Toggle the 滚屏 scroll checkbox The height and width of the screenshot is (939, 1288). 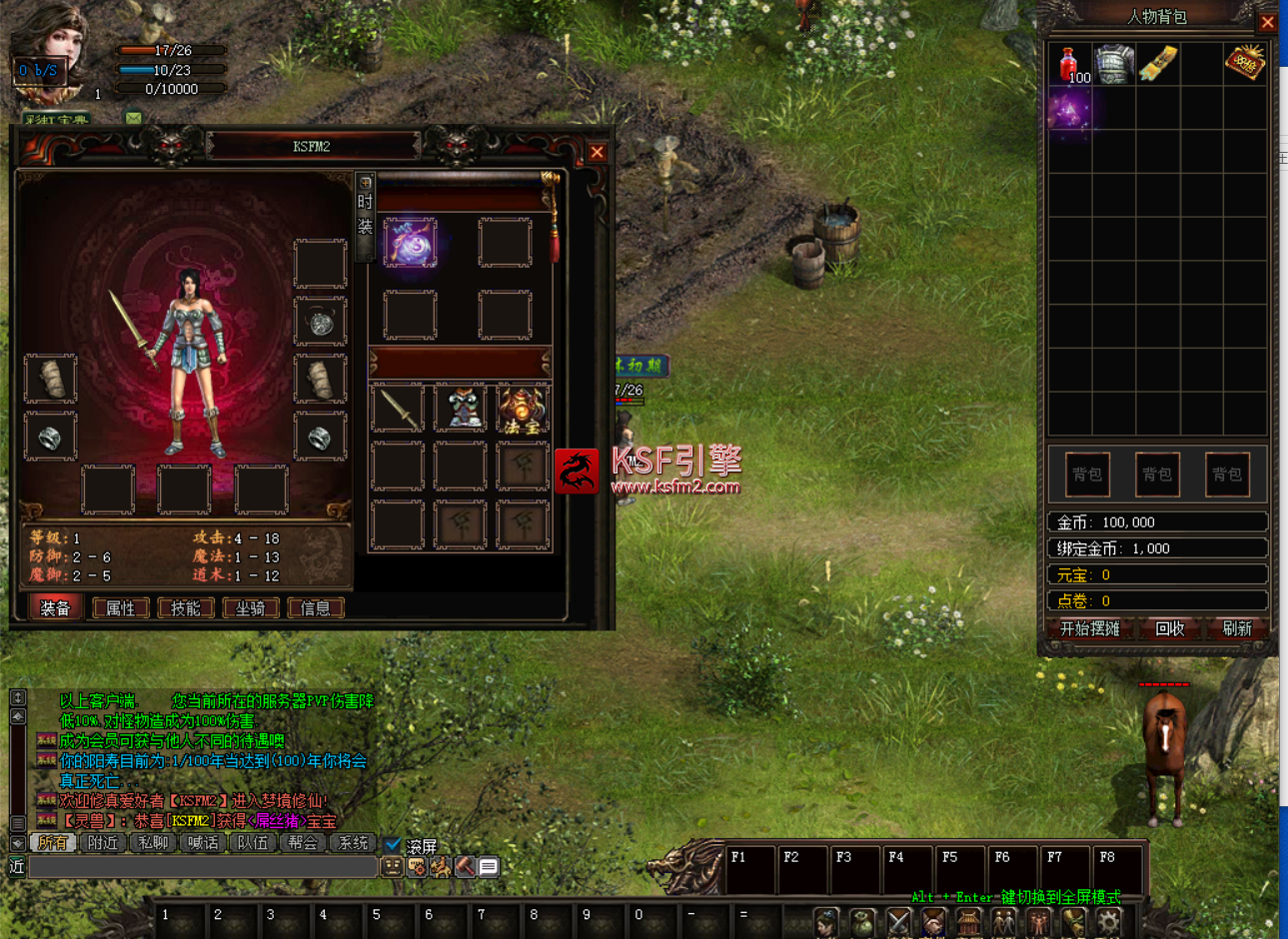click(x=393, y=845)
